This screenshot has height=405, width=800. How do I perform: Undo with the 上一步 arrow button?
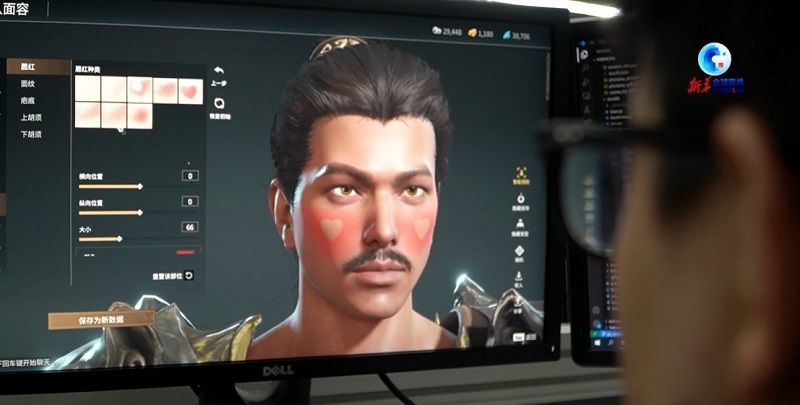[x=218, y=72]
